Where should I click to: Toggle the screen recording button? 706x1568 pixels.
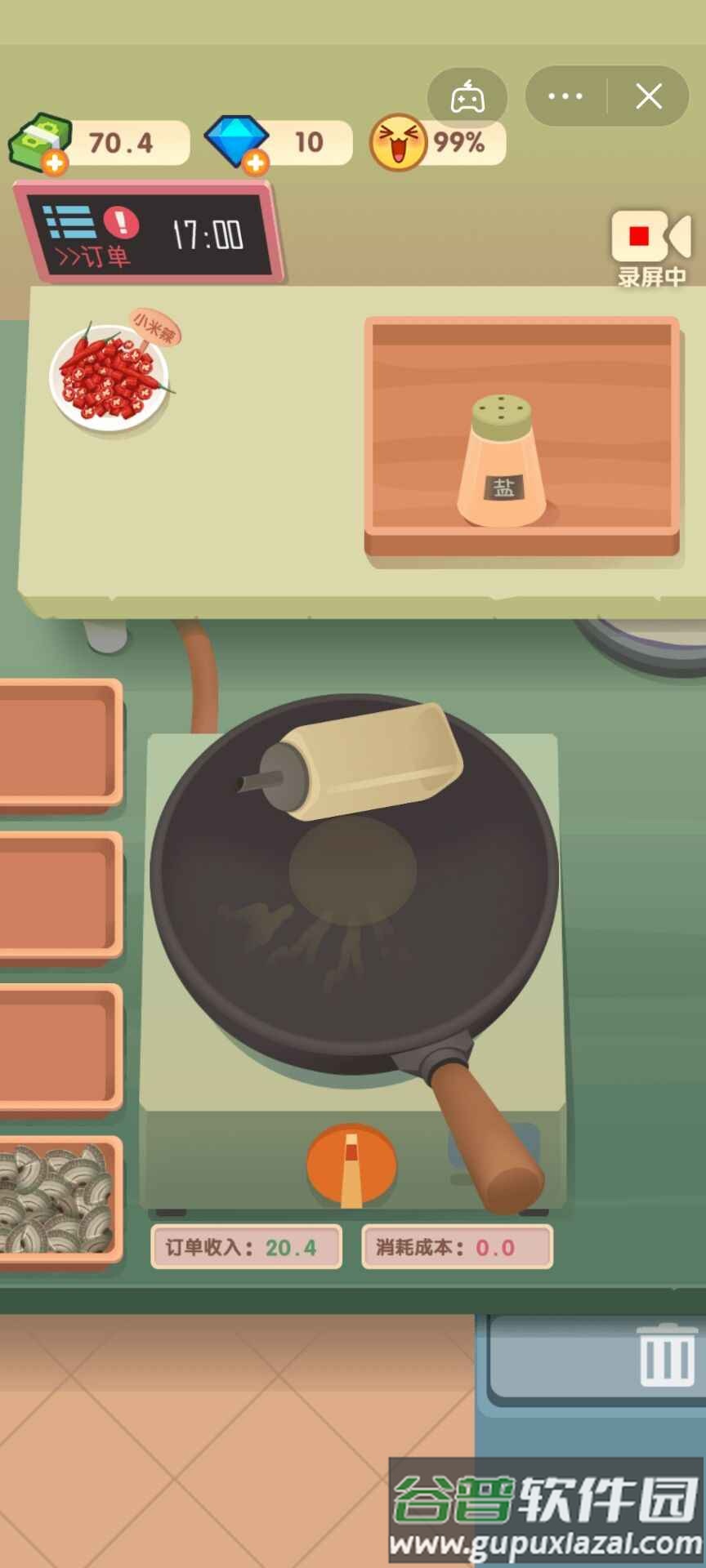click(x=650, y=247)
